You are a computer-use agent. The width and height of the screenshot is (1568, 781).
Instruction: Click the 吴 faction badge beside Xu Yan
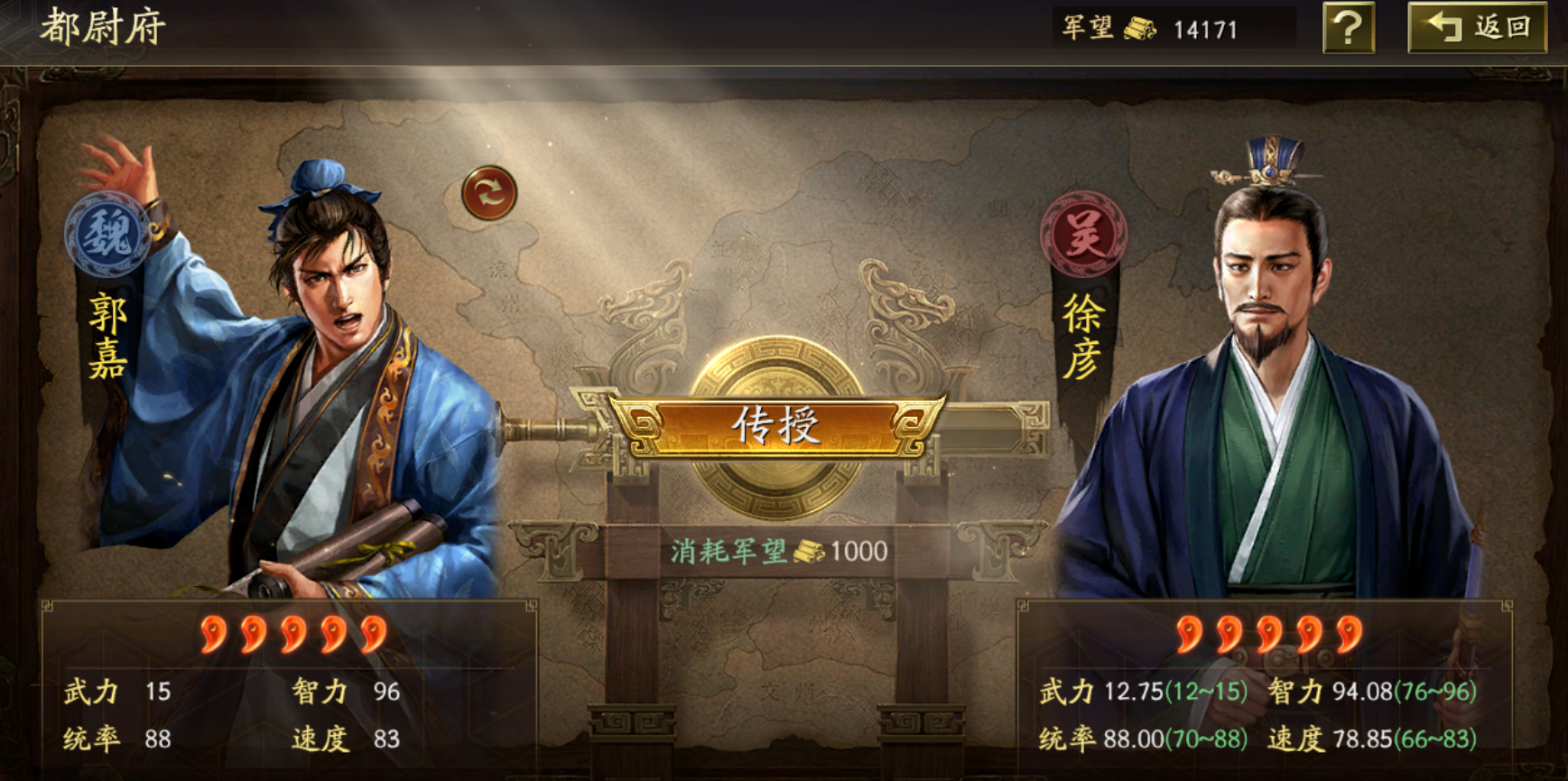[x=1086, y=234]
